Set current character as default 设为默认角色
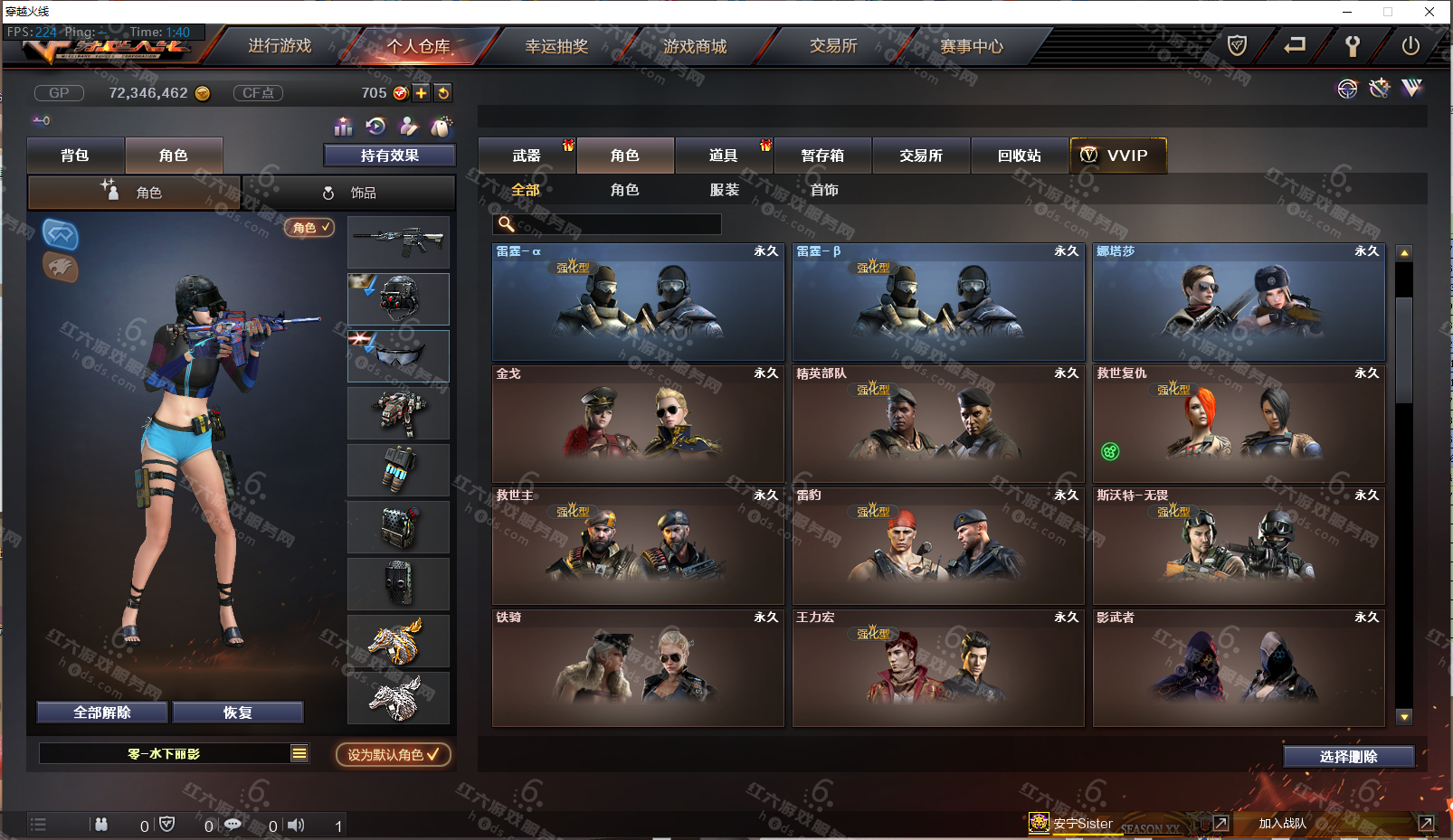This screenshot has height=840, width=1453. coord(394,754)
